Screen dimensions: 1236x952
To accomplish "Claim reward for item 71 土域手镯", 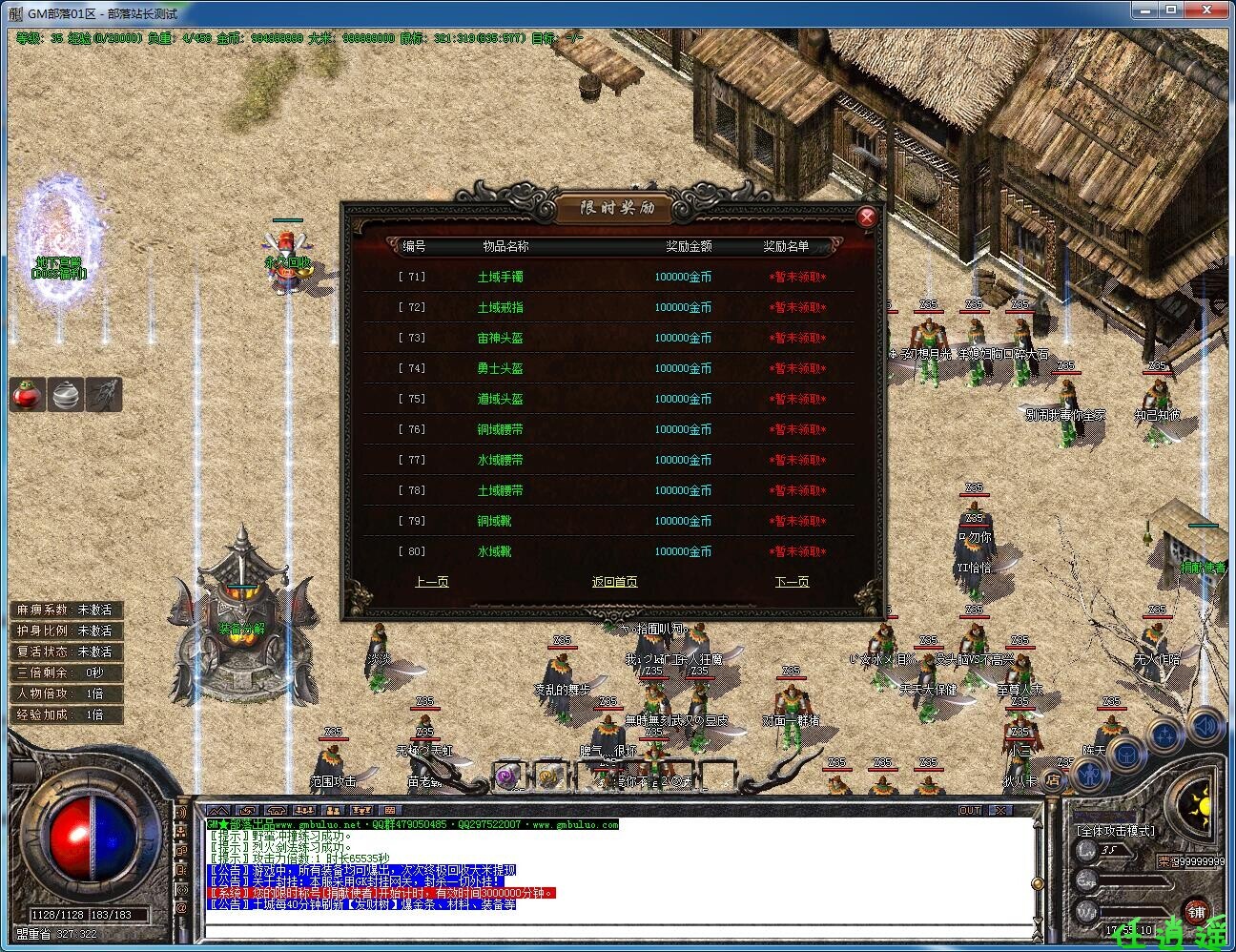I will 797,278.
